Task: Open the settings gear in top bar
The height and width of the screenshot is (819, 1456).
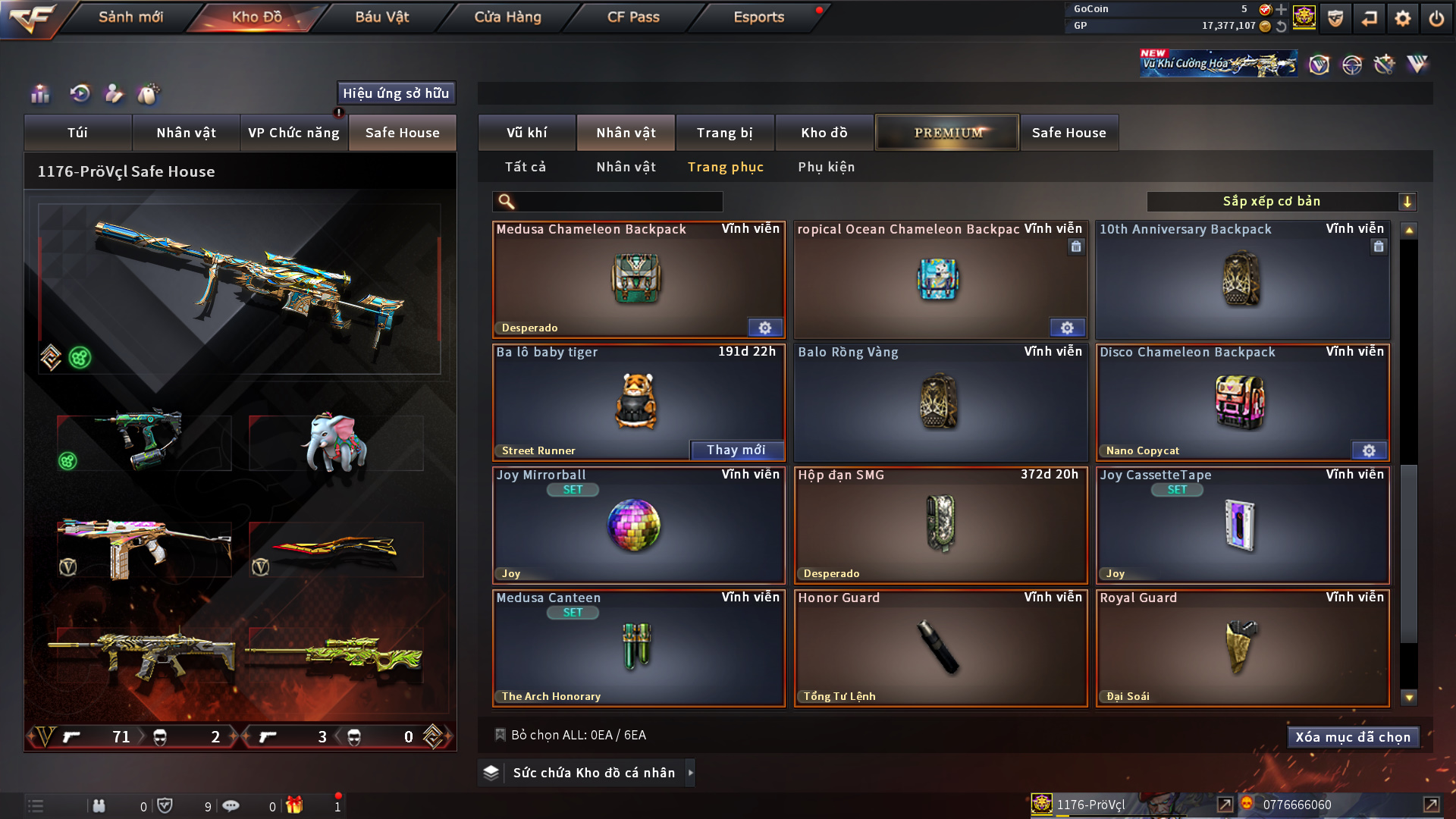Action: tap(1402, 18)
